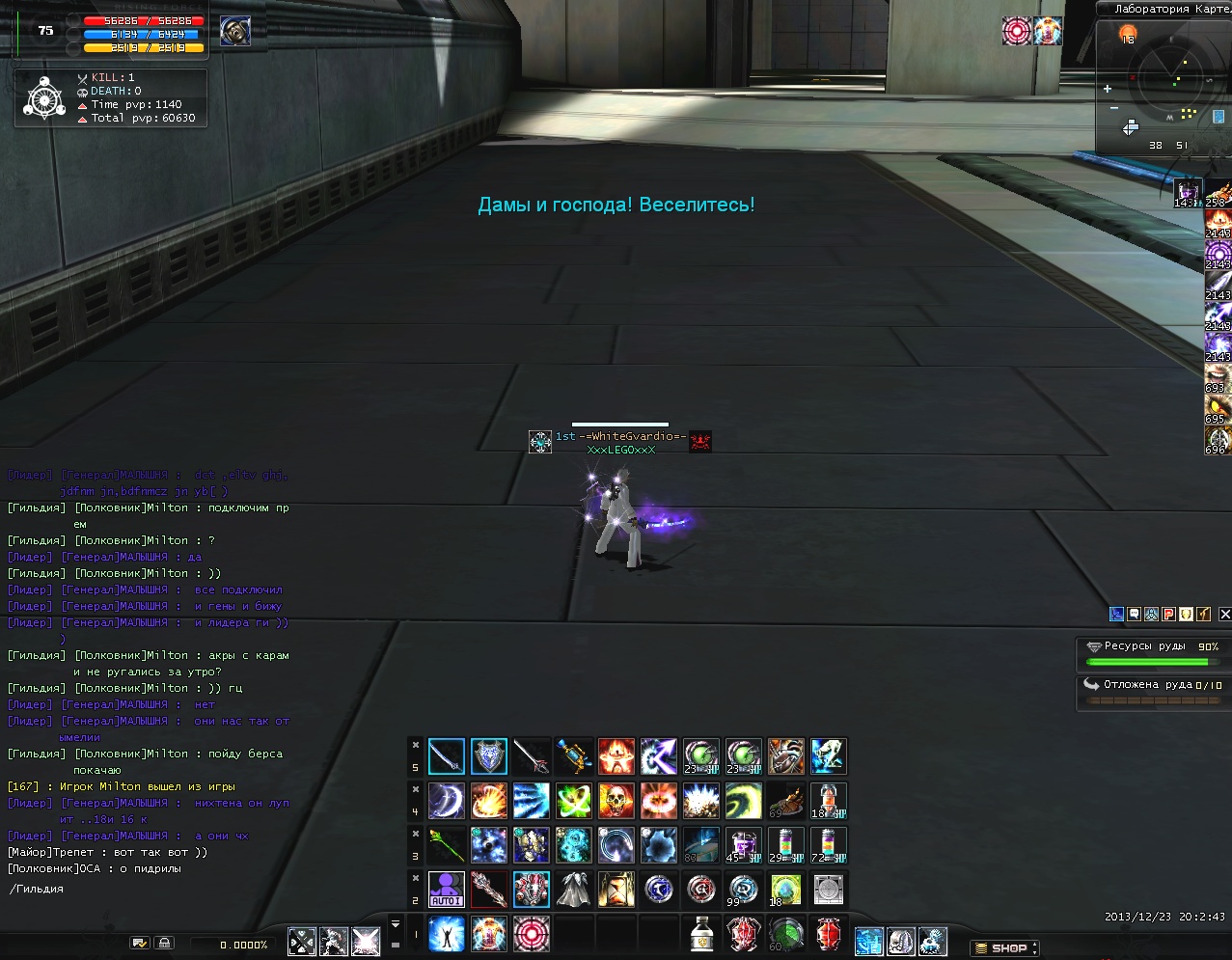Select the character portrait icon
Image resolution: width=1232 pixels, height=960 pixels.
point(234,32)
